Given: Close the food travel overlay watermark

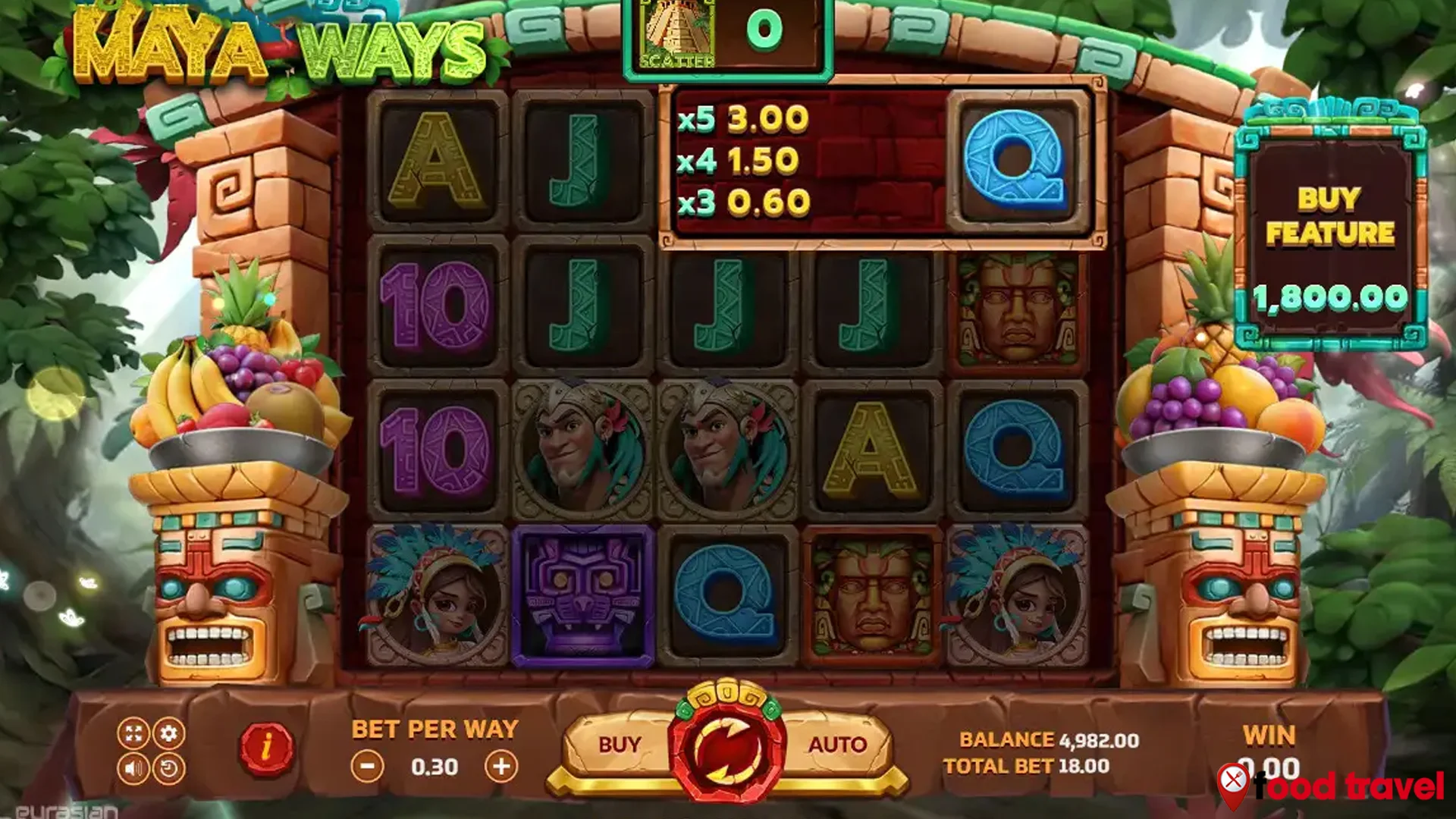Looking at the screenshot, I should pyautogui.click(x=1234, y=779).
